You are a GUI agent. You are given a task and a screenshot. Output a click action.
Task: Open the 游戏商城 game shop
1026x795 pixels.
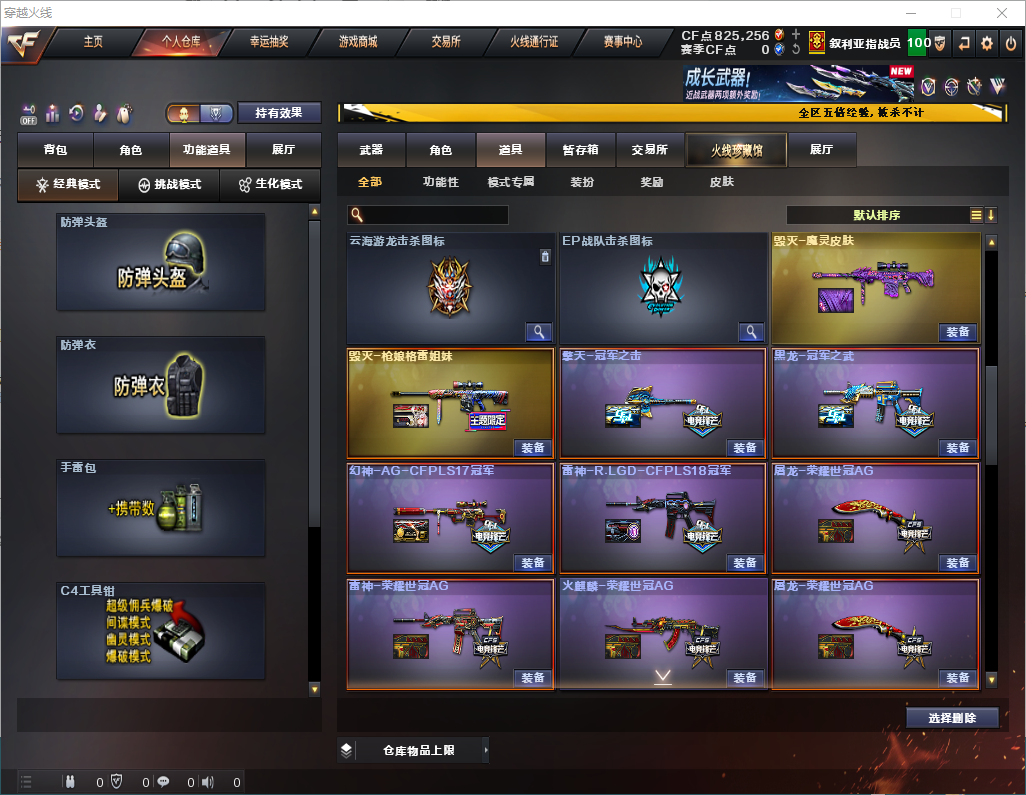[358, 42]
